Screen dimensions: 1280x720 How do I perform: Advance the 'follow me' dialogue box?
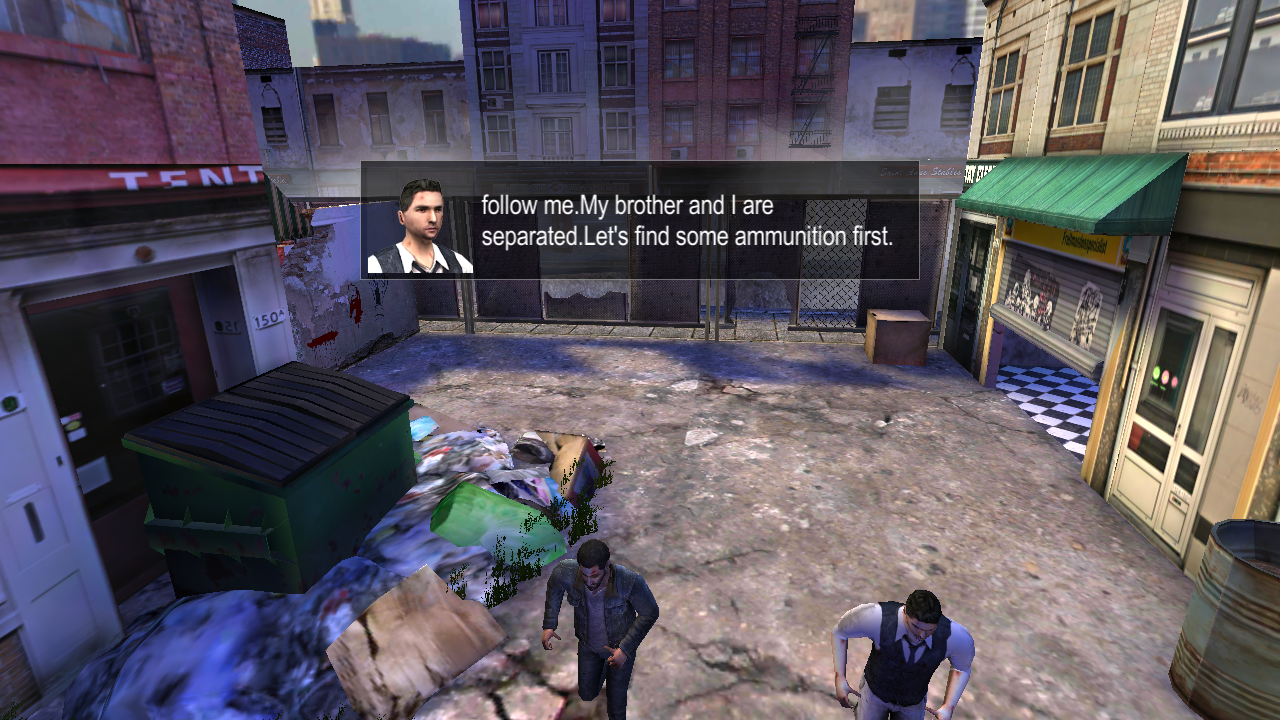[x=640, y=221]
